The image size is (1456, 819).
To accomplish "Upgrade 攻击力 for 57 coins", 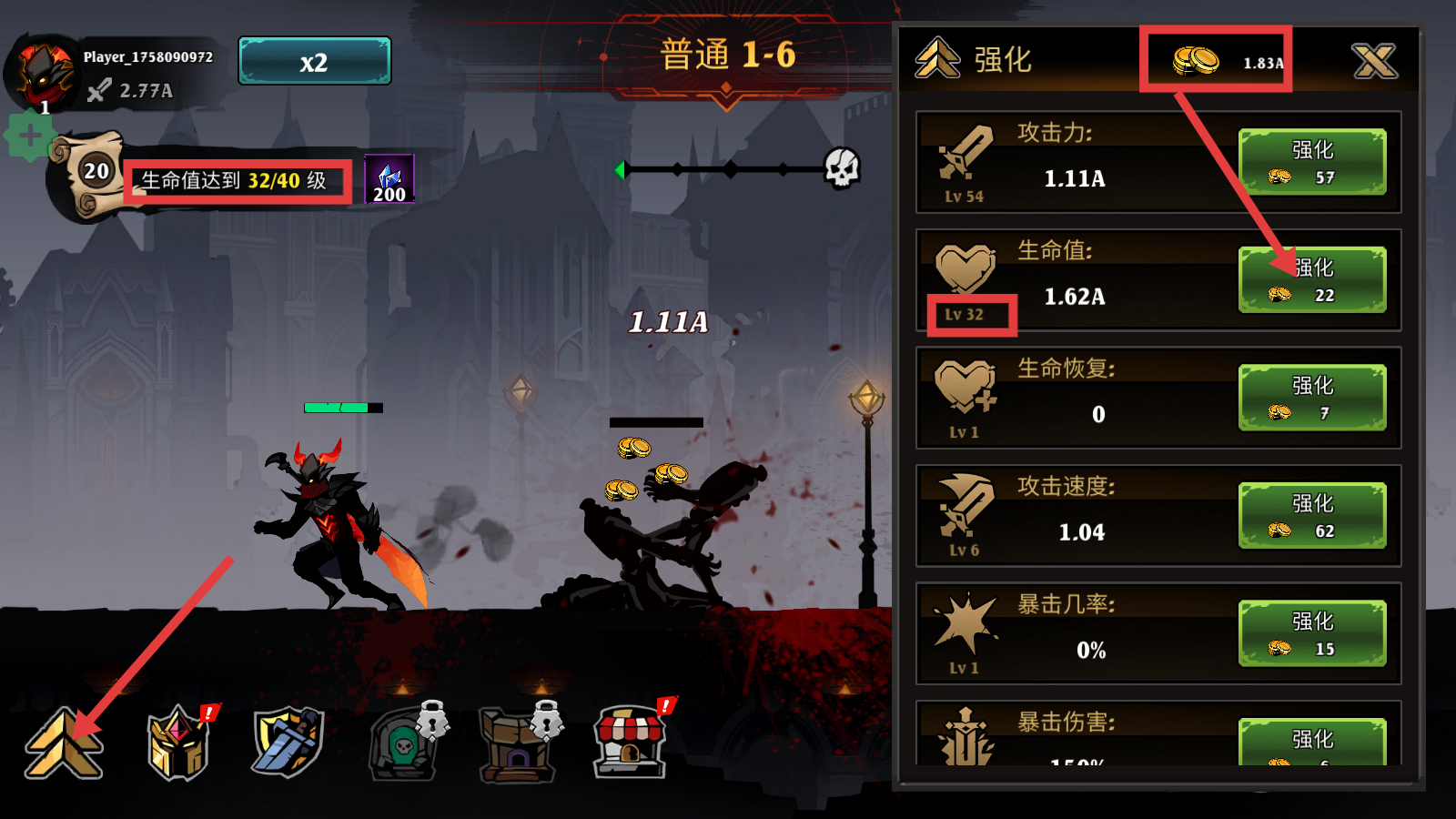I will tap(1311, 162).
